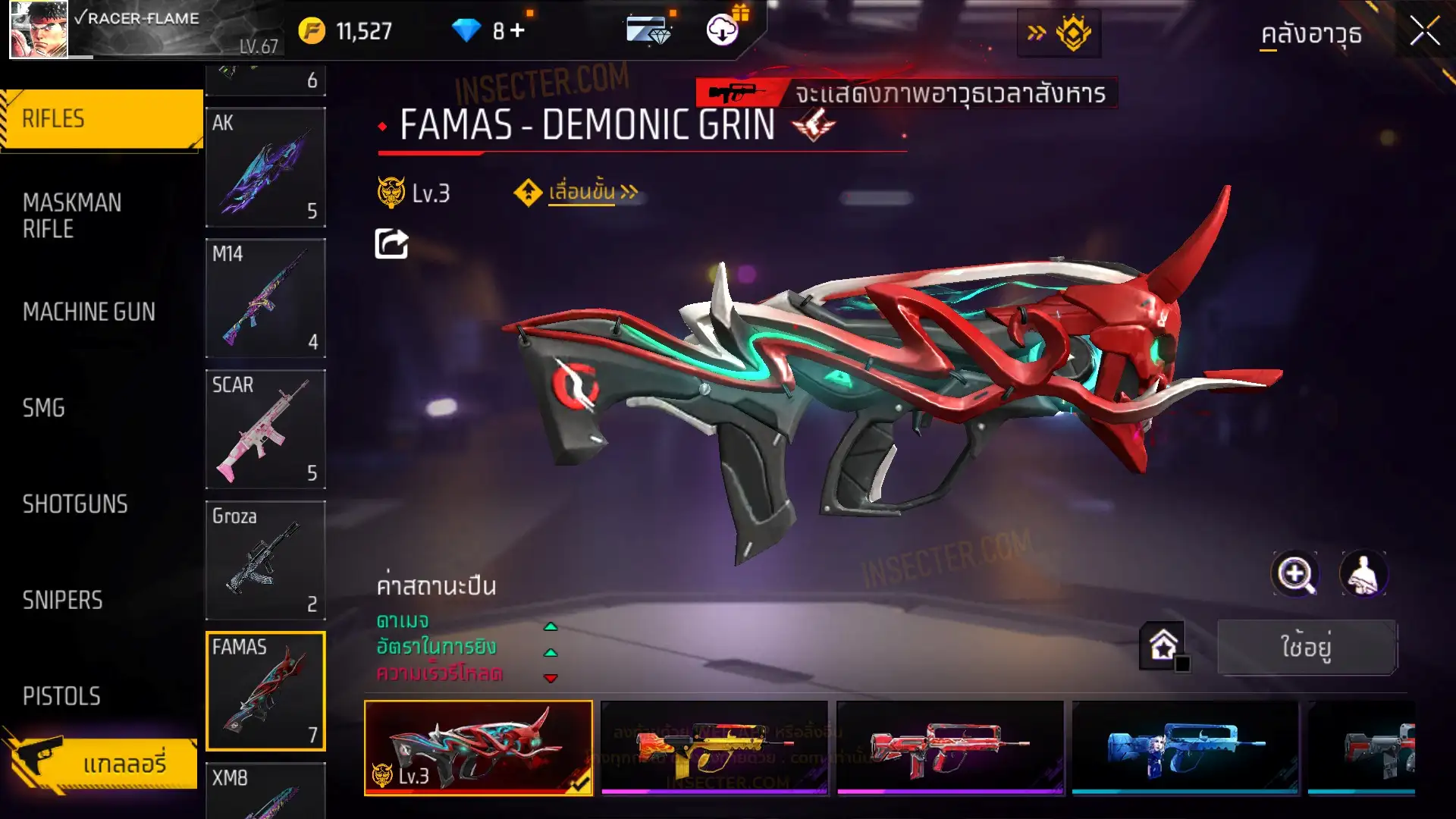Choose the PISTOLS category
This screenshot has height=819, width=1456.
(61, 696)
